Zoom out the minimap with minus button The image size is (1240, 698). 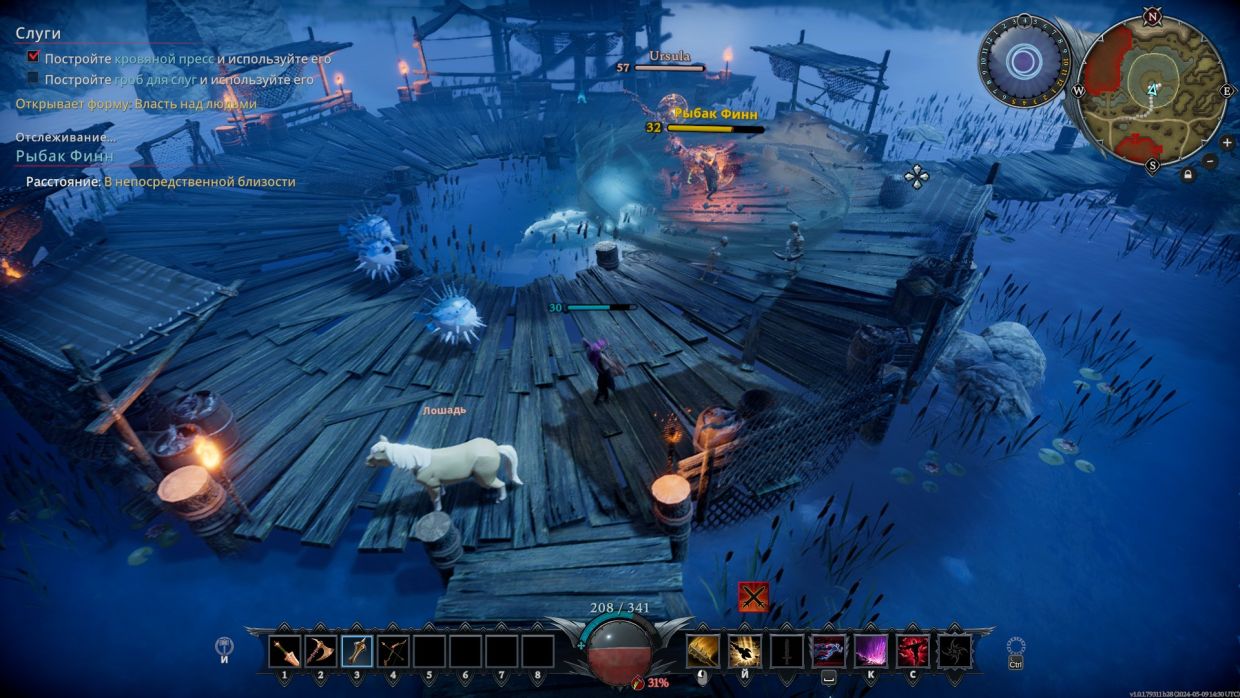pos(1210,161)
